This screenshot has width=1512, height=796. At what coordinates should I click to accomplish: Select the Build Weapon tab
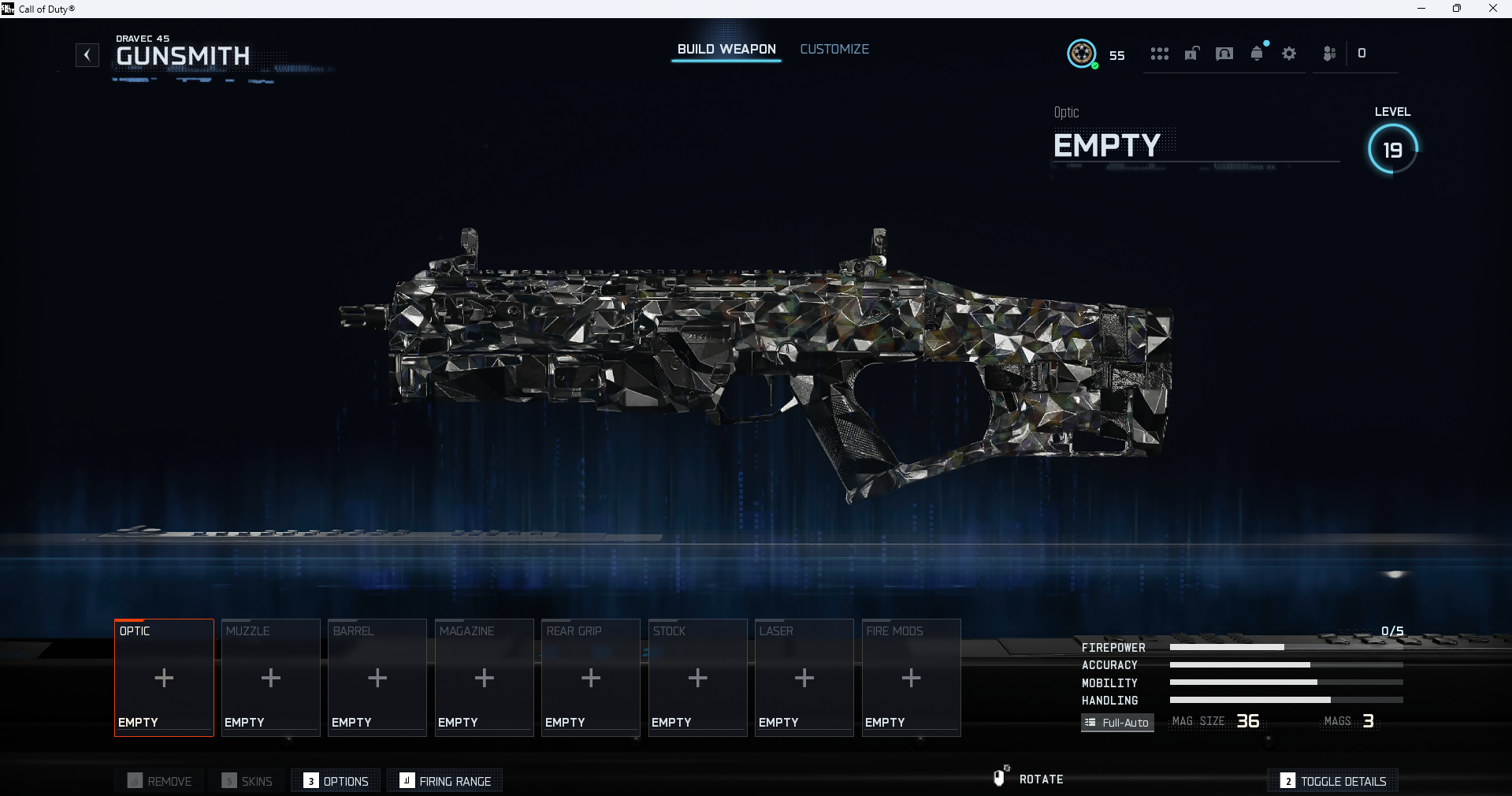point(726,49)
